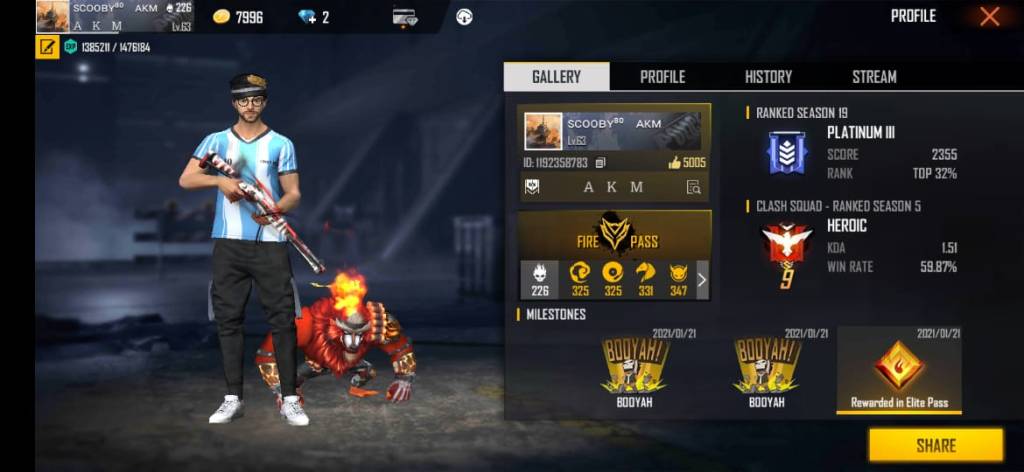Open the Profile tab

(x=662, y=77)
